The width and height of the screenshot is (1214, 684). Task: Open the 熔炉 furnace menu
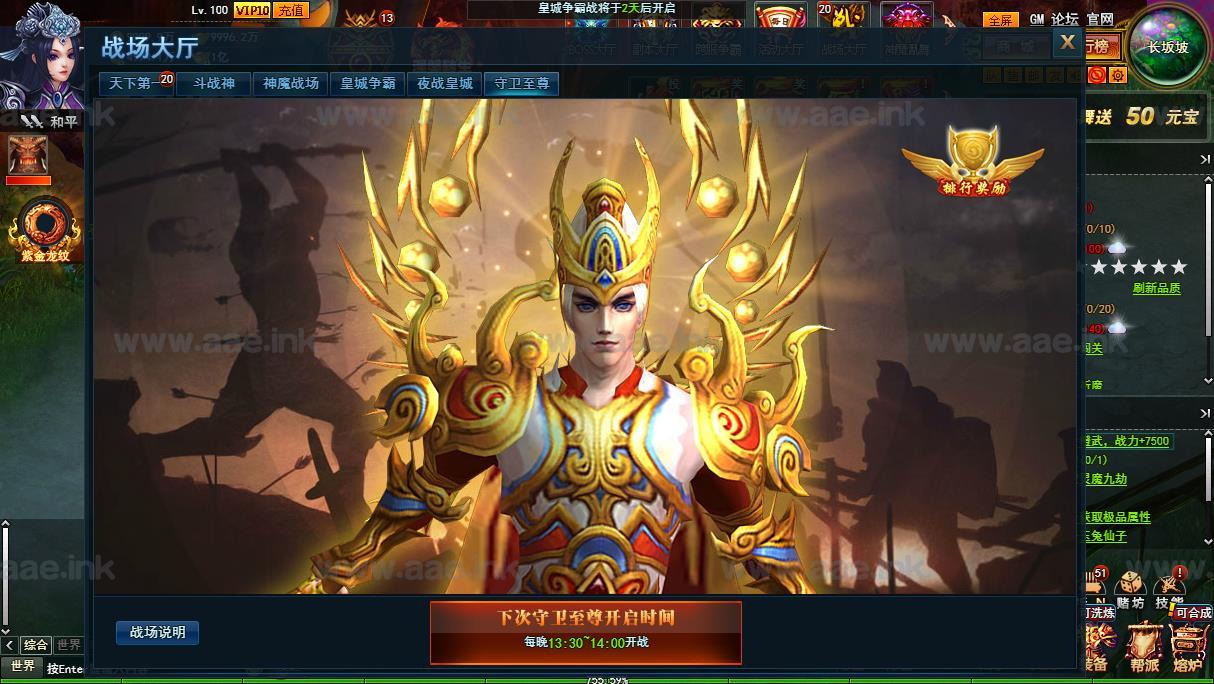(x=1188, y=647)
